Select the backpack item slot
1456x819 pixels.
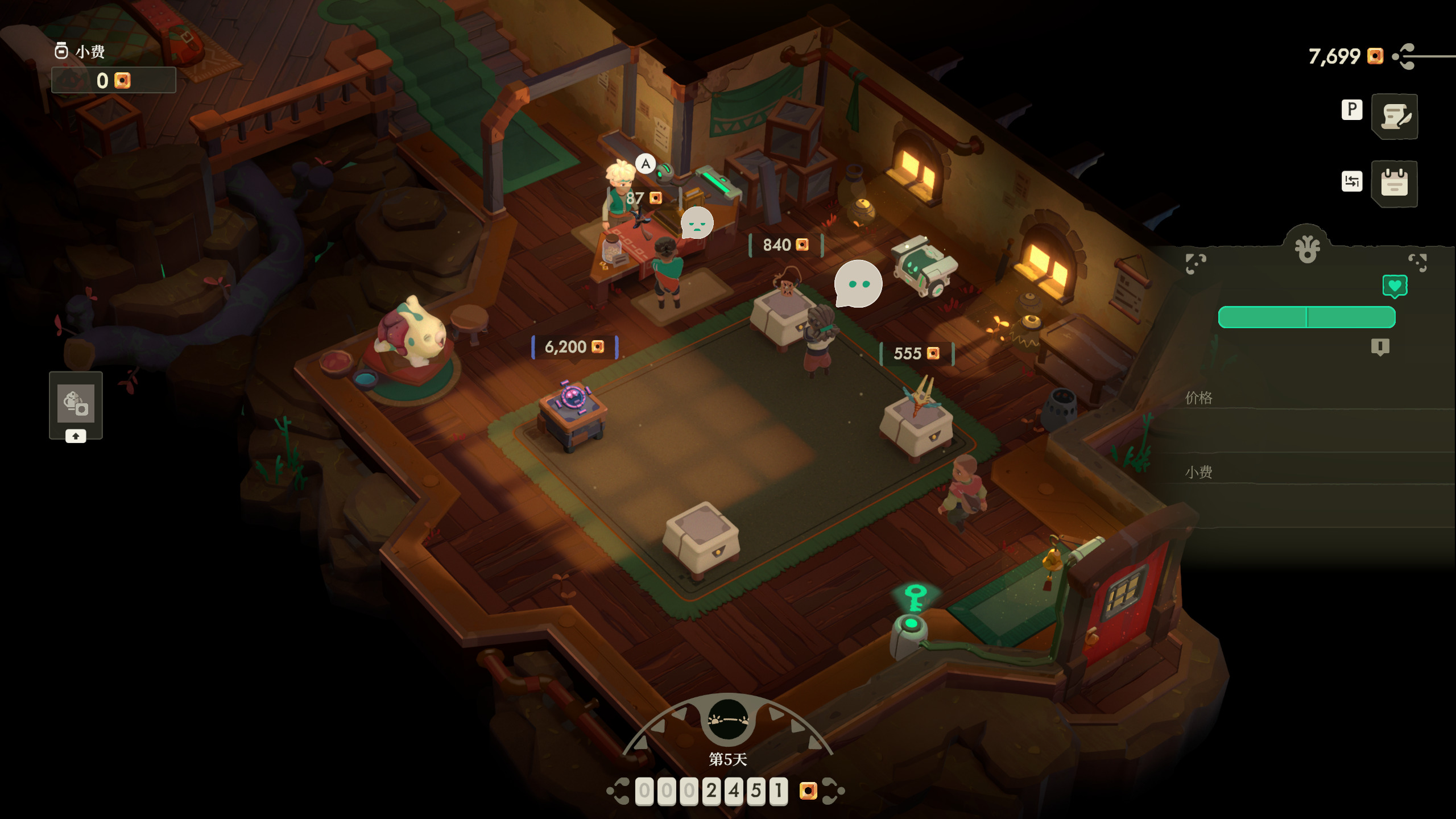pyautogui.click(x=76, y=403)
